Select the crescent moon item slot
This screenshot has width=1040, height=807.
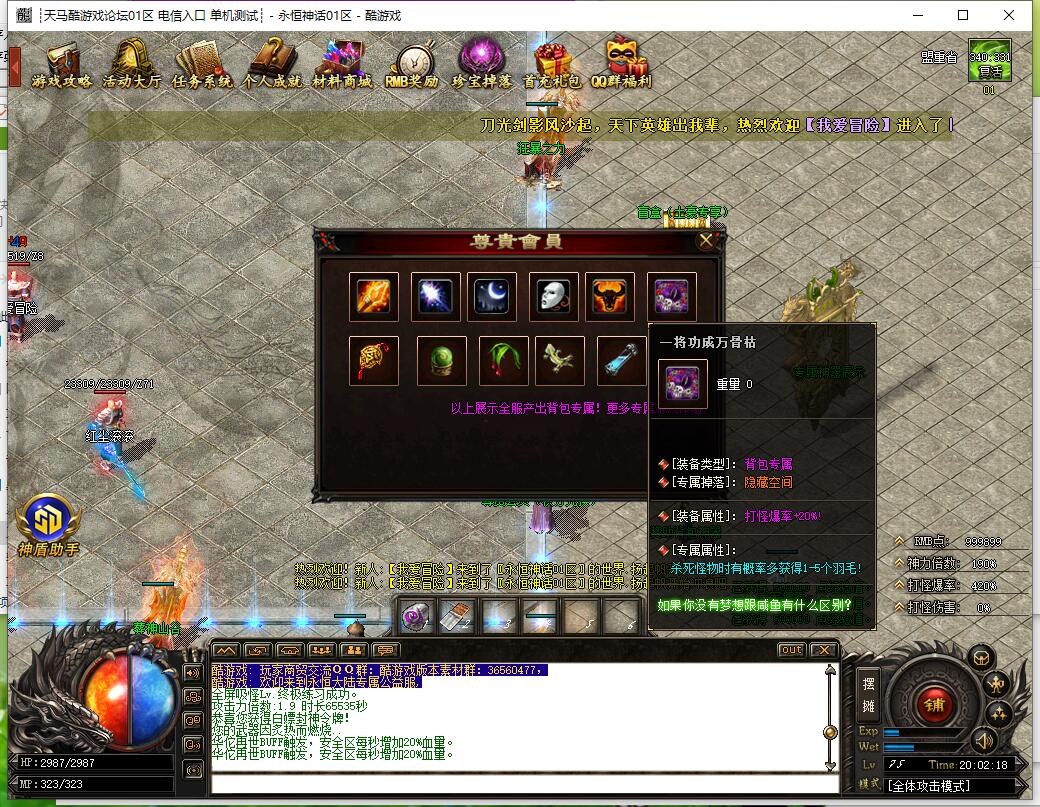pyautogui.click(x=492, y=297)
